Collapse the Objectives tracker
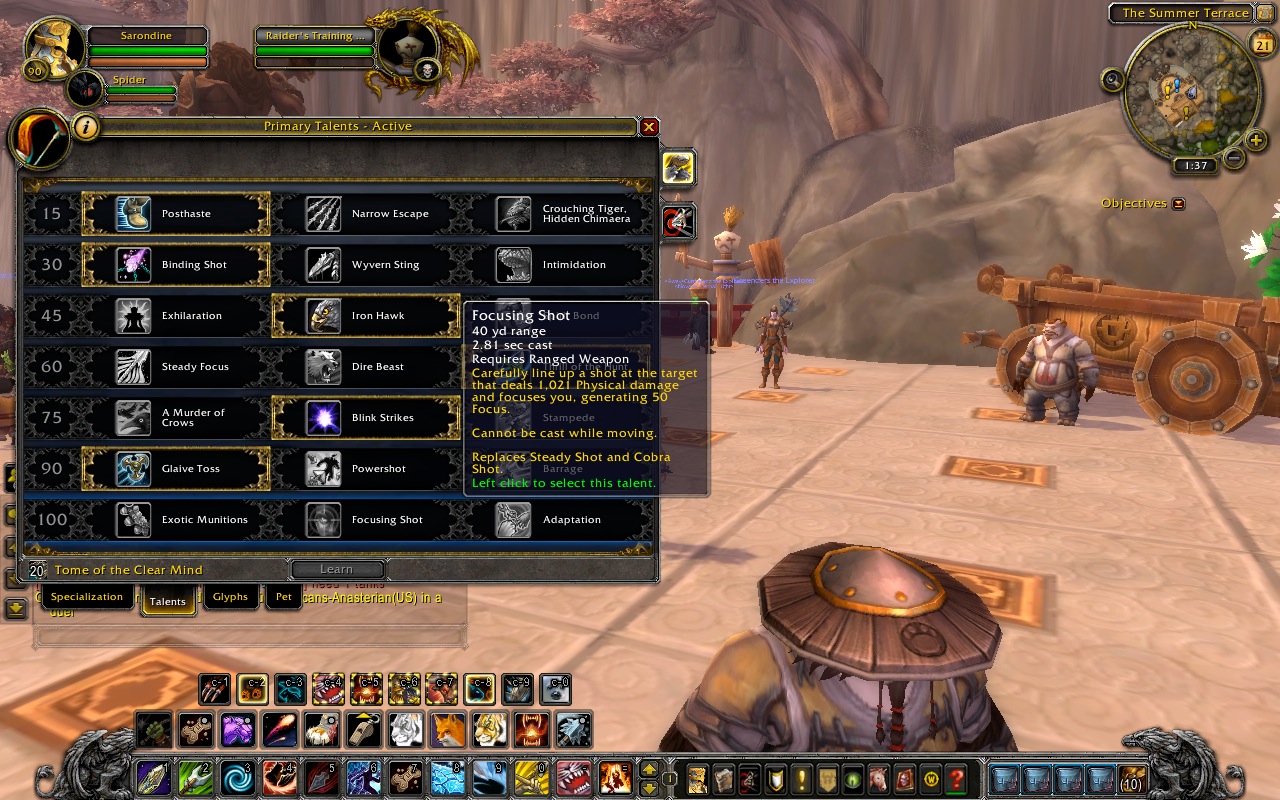The image size is (1280, 800). 1178,204
